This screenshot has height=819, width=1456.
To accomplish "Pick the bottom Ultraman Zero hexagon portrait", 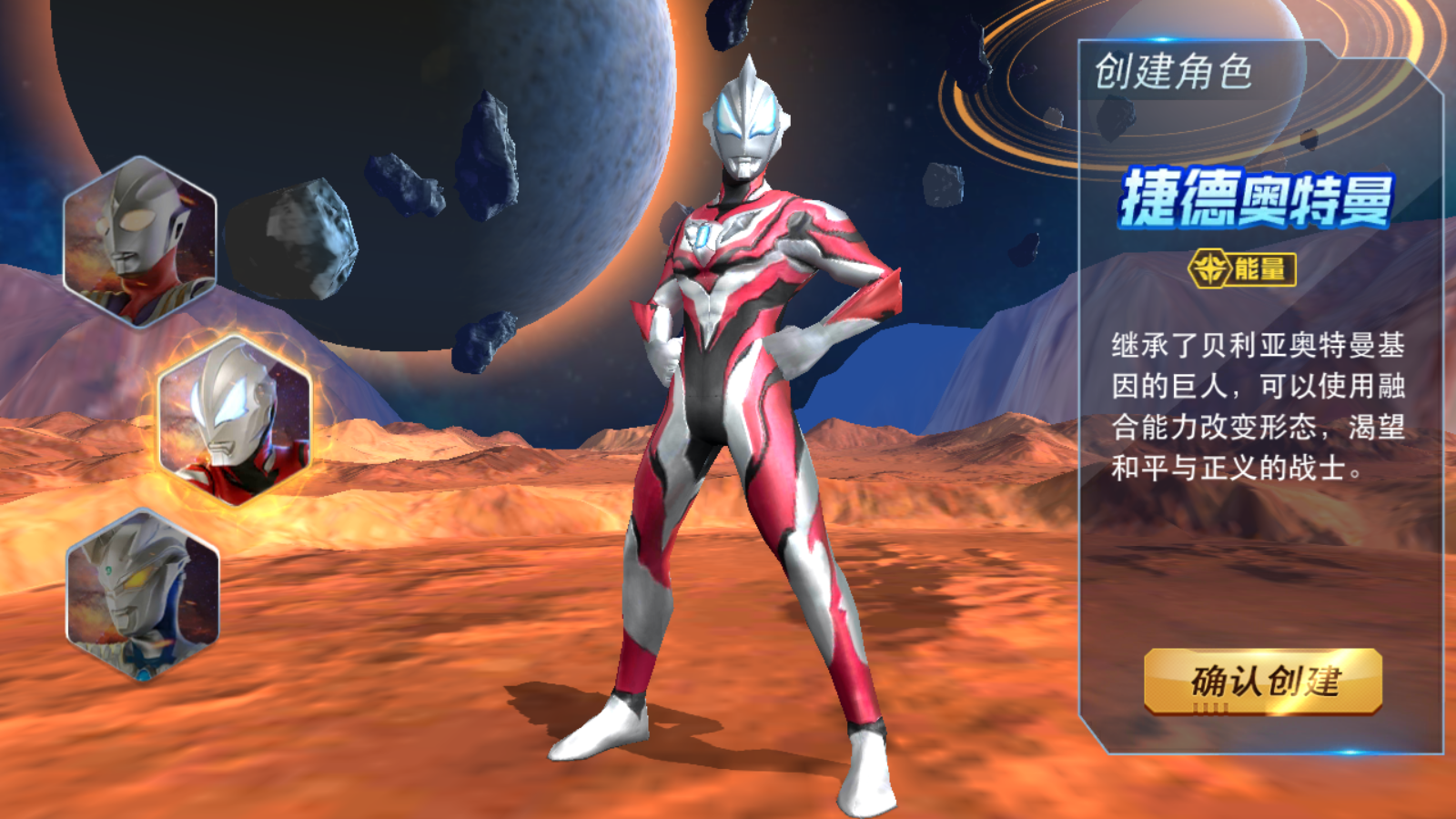I will tap(143, 594).
